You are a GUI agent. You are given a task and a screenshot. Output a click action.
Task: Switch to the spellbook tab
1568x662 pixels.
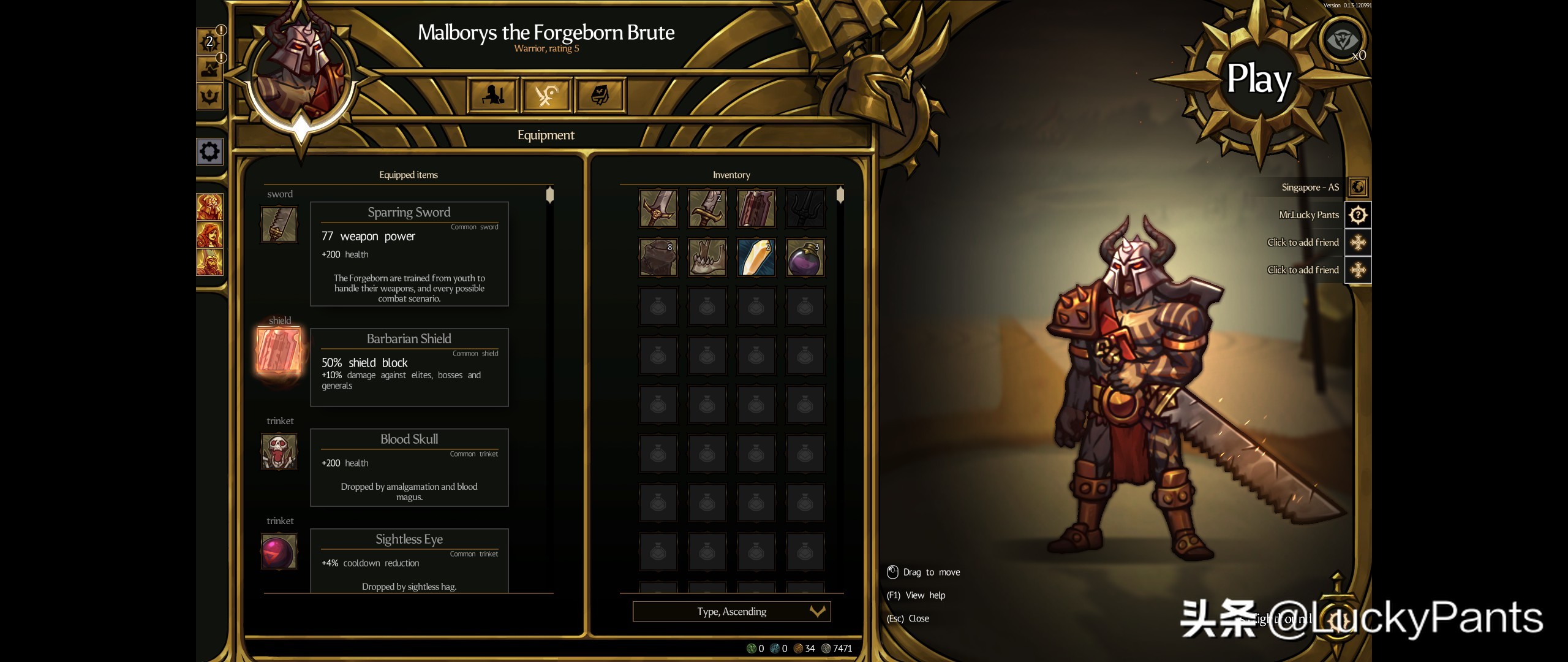click(600, 96)
